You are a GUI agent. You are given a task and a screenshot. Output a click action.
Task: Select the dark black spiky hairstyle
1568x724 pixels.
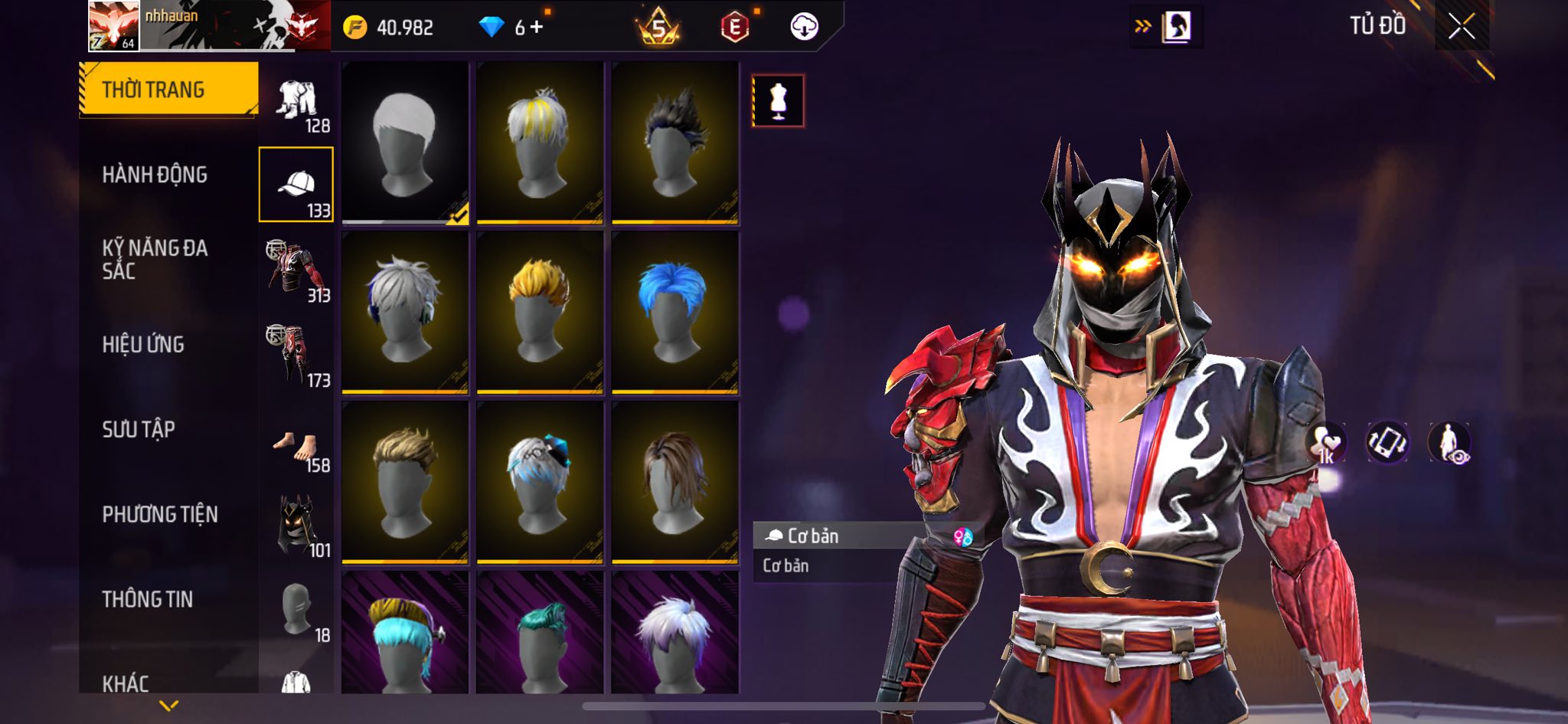click(x=675, y=143)
